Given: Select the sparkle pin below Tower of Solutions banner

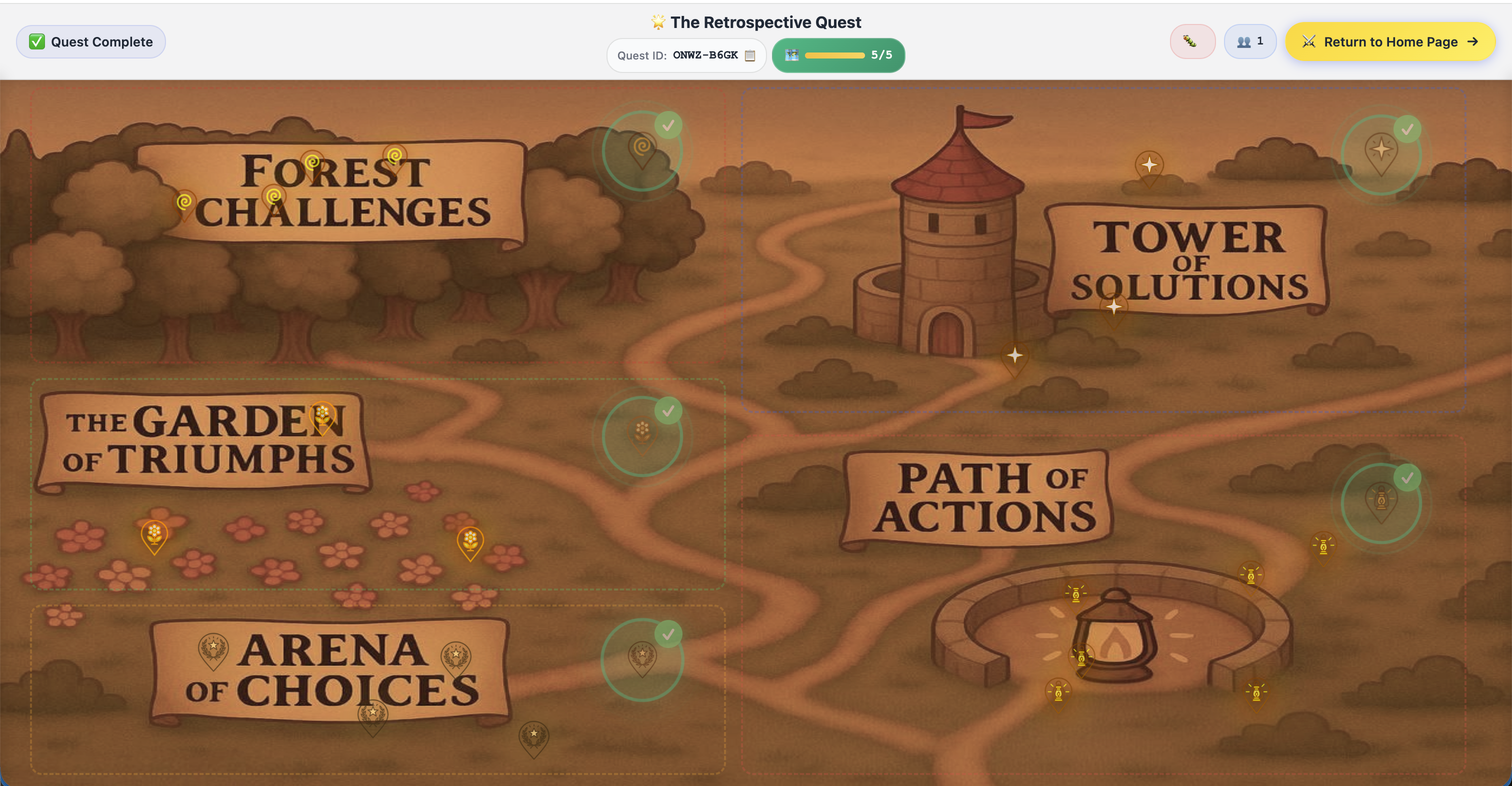Looking at the screenshot, I should tap(1113, 308).
